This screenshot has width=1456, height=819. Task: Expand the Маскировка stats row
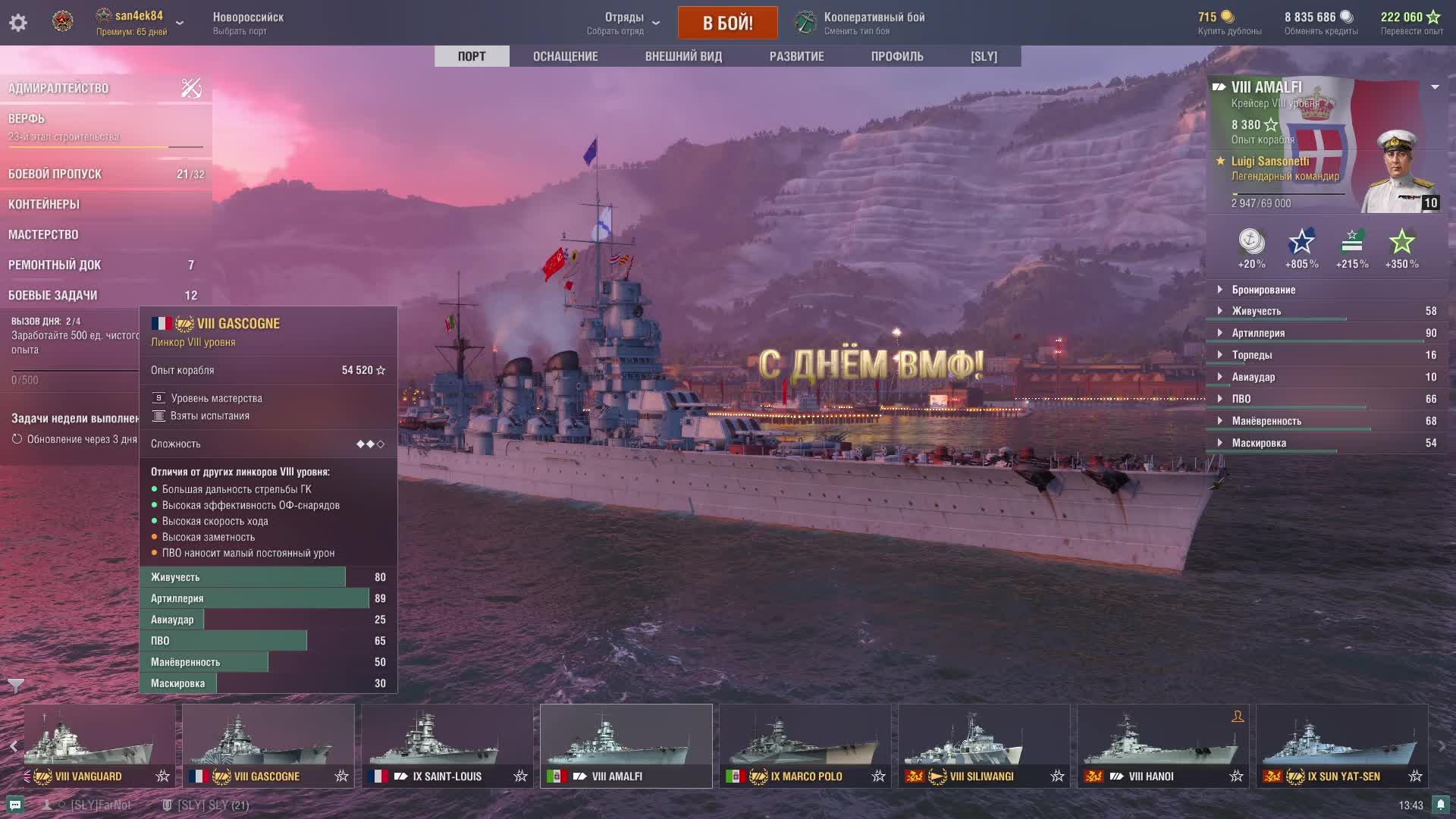tap(1259, 443)
